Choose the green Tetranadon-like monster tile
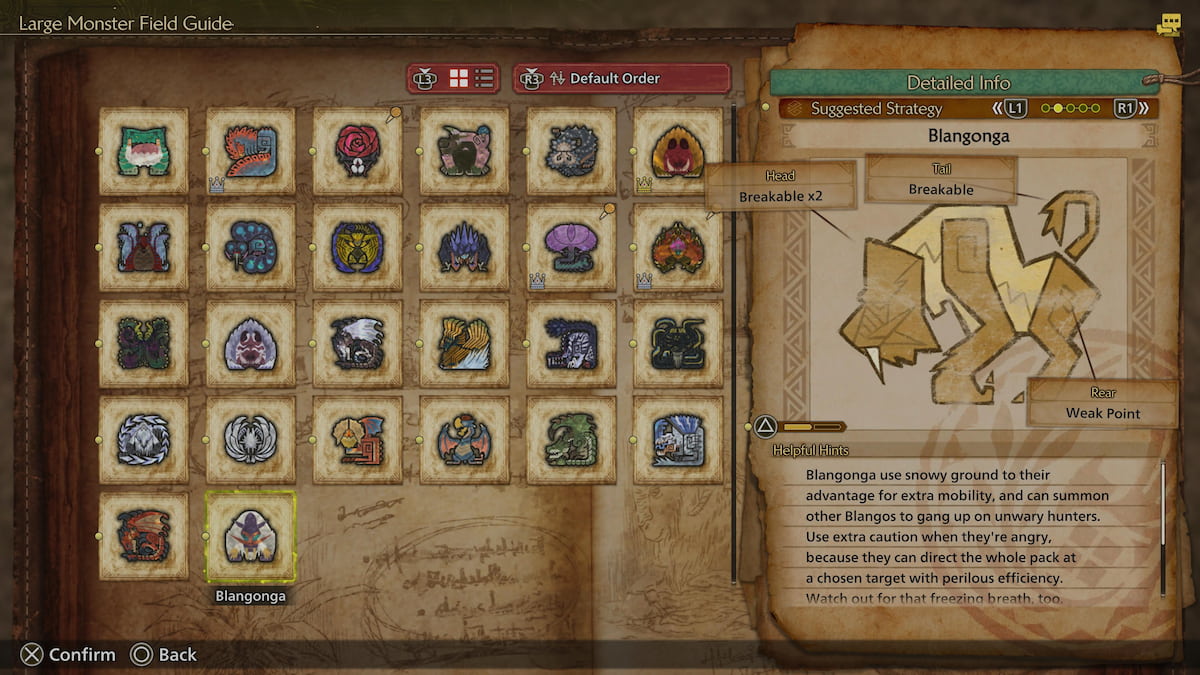Image resolution: width=1200 pixels, height=675 pixels. (143, 151)
